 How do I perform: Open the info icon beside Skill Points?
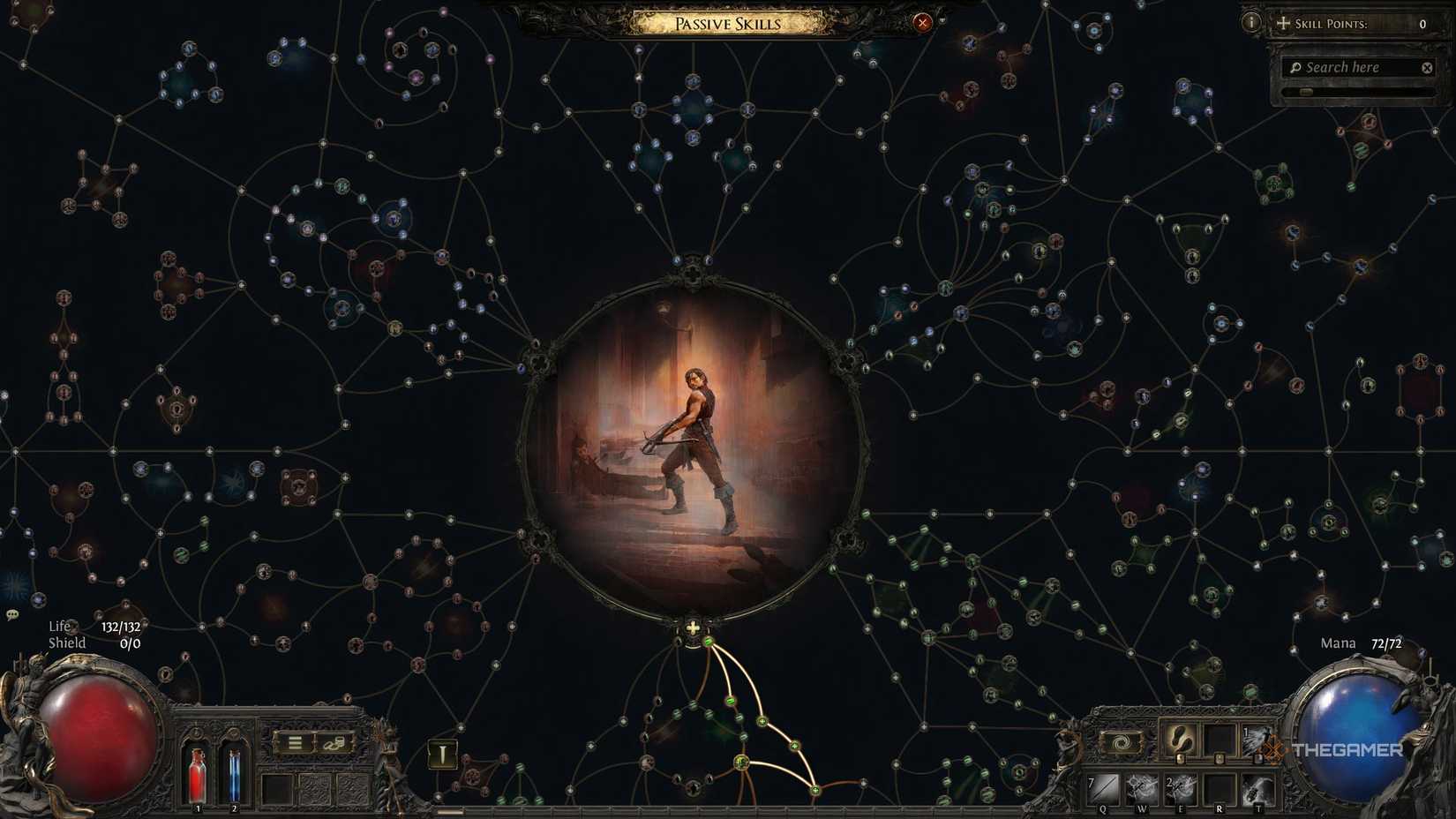[x=1251, y=22]
